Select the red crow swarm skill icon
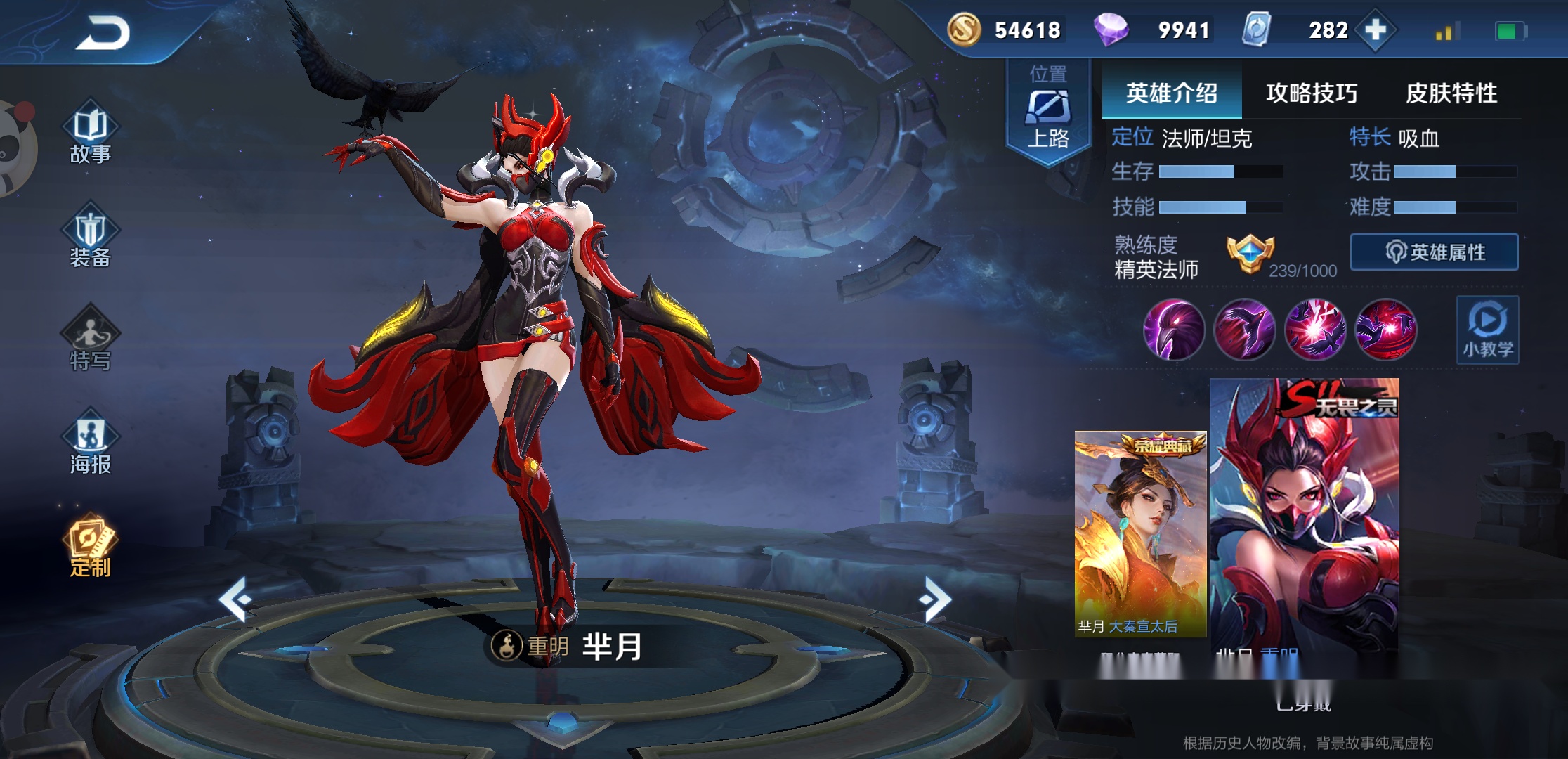1568x759 pixels. (x=1385, y=330)
